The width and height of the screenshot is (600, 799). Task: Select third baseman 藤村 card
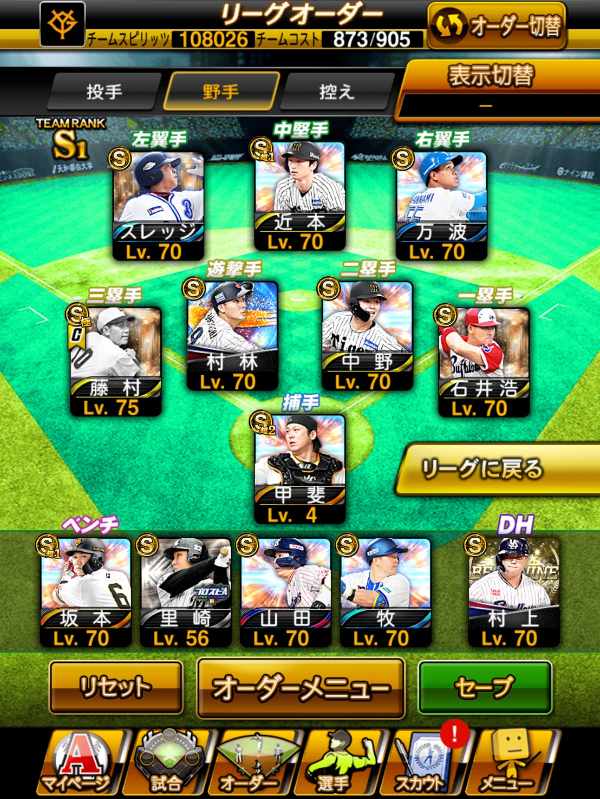[x=115, y=360]
